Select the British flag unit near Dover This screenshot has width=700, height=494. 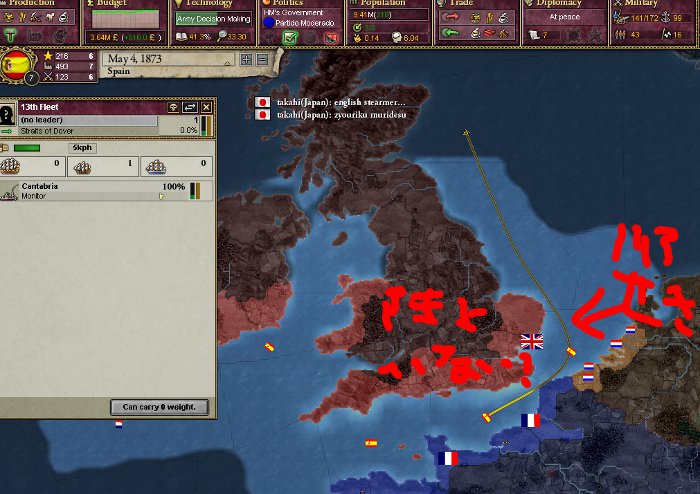click(531, 342)
